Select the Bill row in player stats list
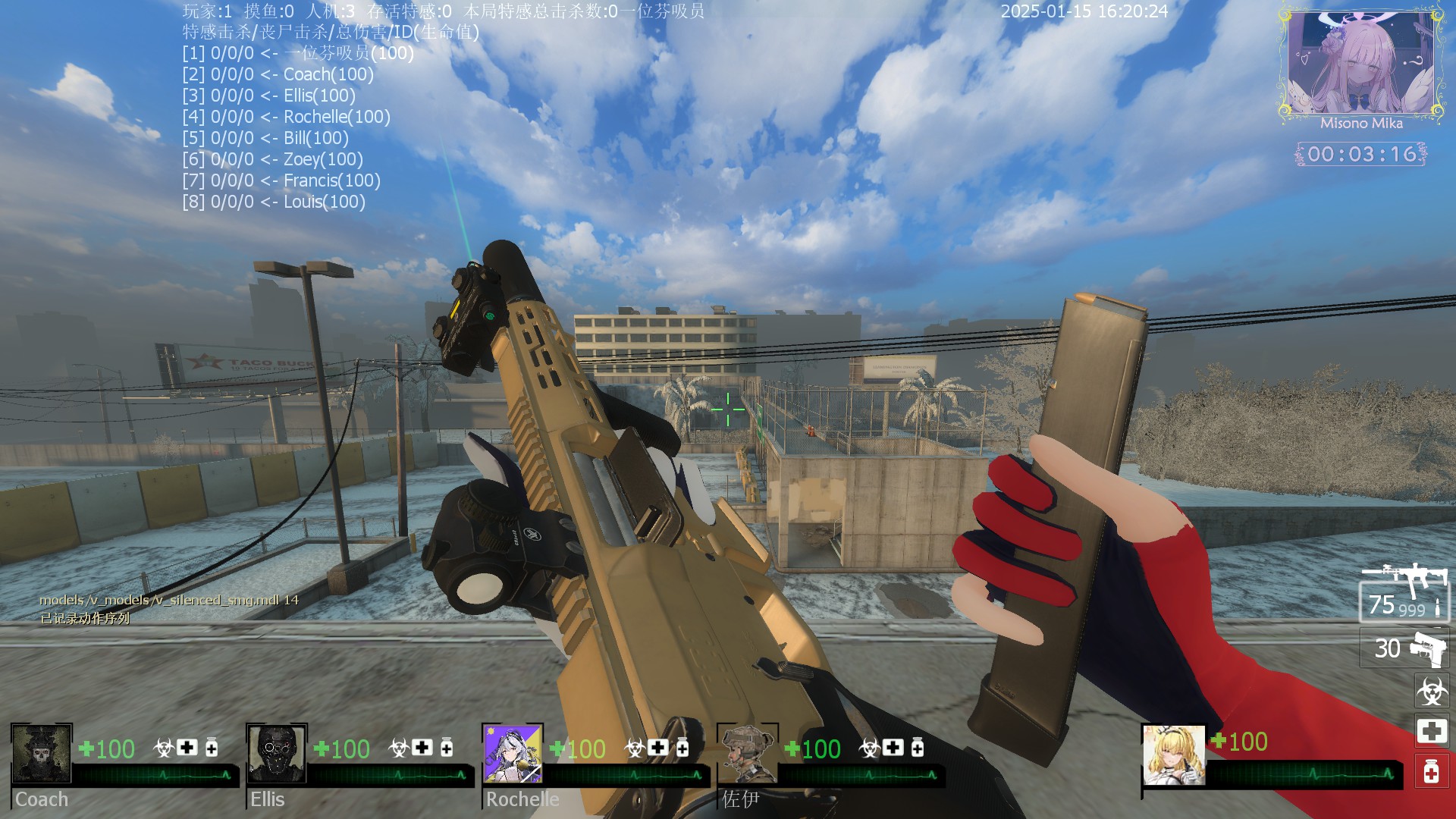Screen dimensions: 1456x819 coord(265,138)
